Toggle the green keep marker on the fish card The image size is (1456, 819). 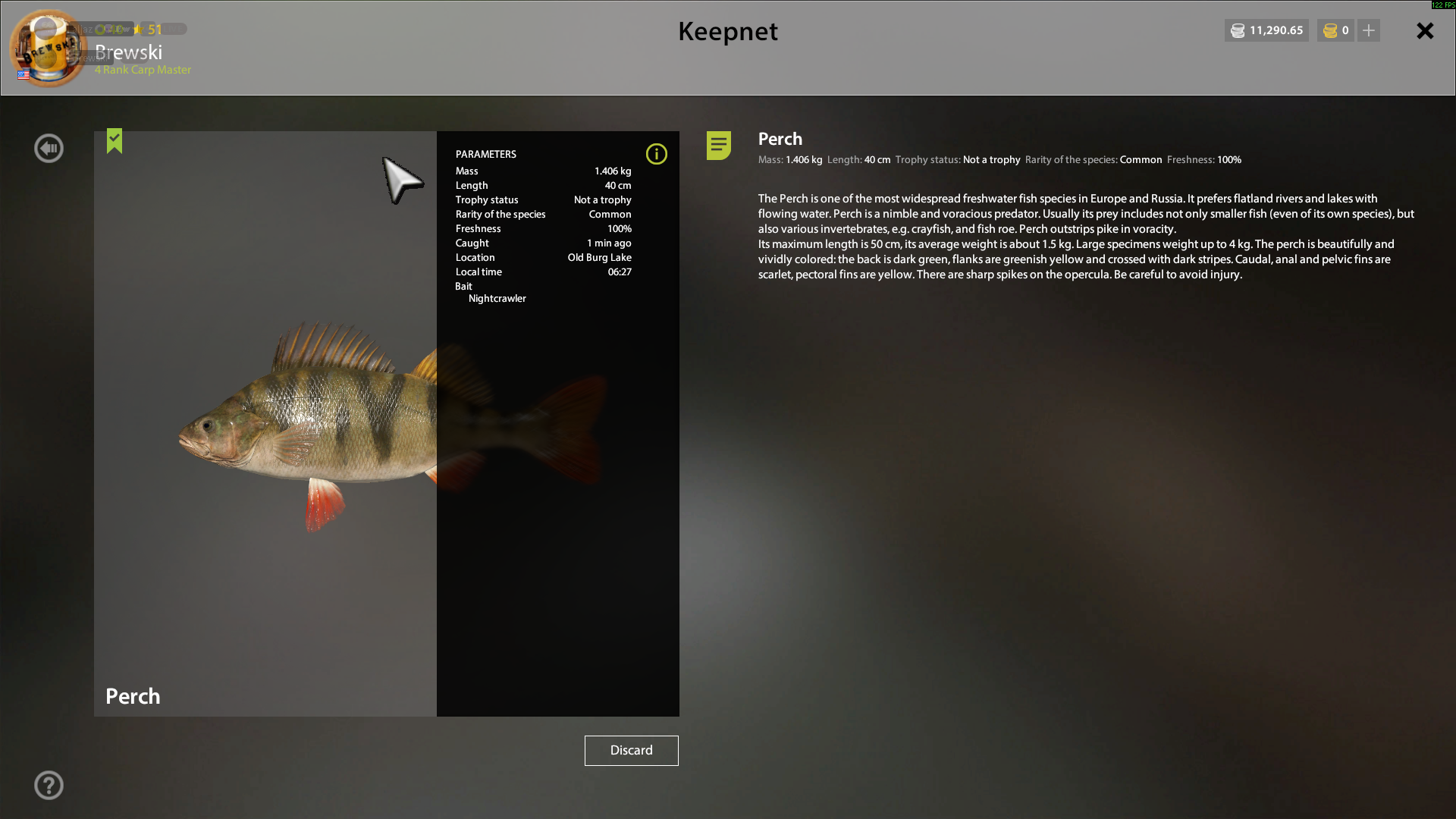115,141
